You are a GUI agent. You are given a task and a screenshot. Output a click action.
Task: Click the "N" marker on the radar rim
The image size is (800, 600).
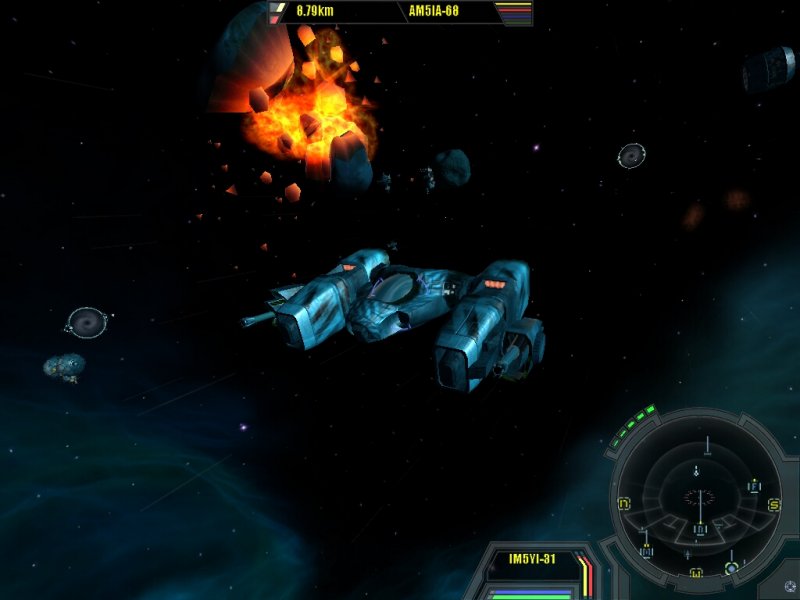[x=625, y=503]
